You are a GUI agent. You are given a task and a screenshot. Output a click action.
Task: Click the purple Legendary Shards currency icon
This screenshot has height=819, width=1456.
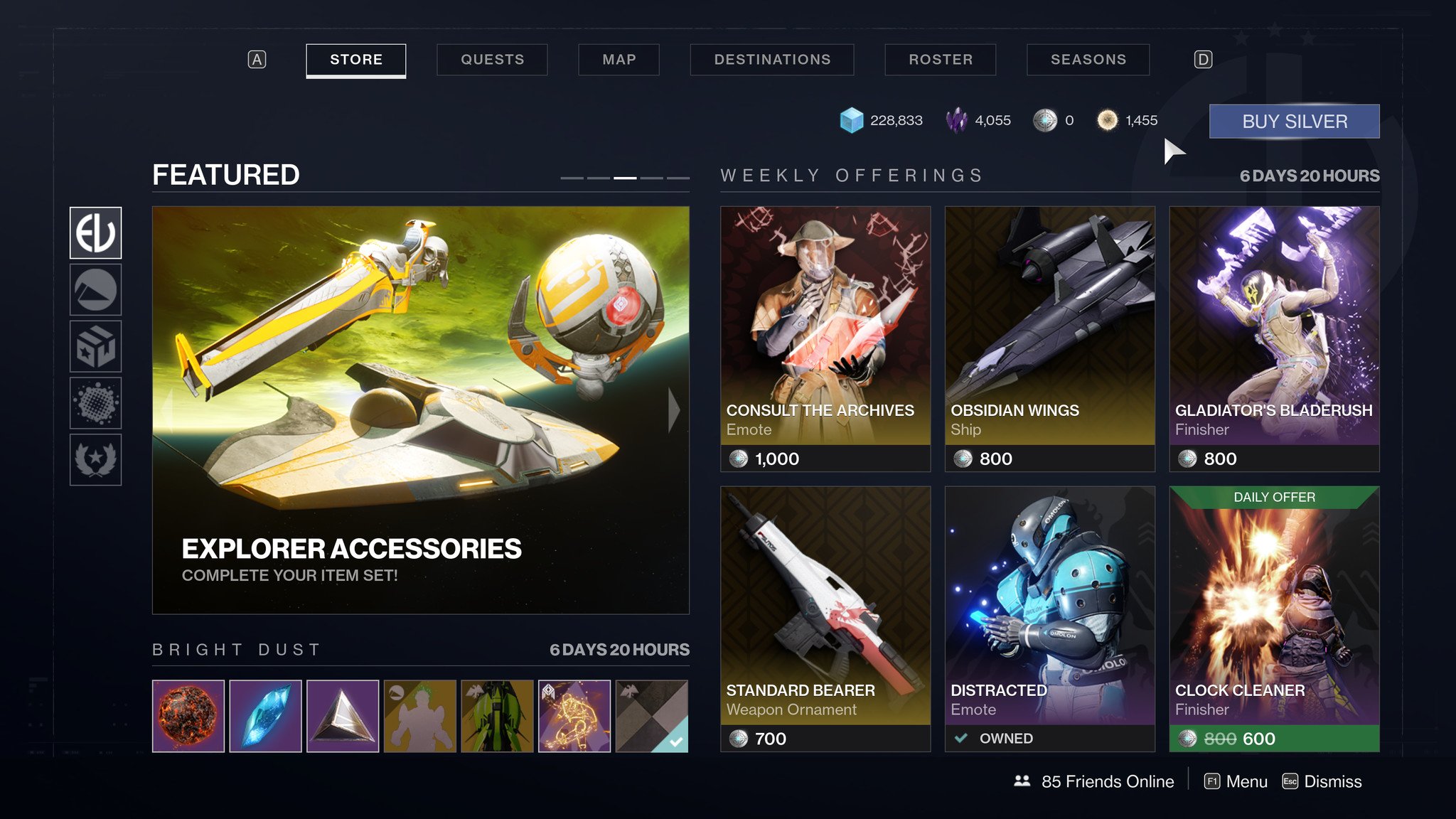(957, 119)
